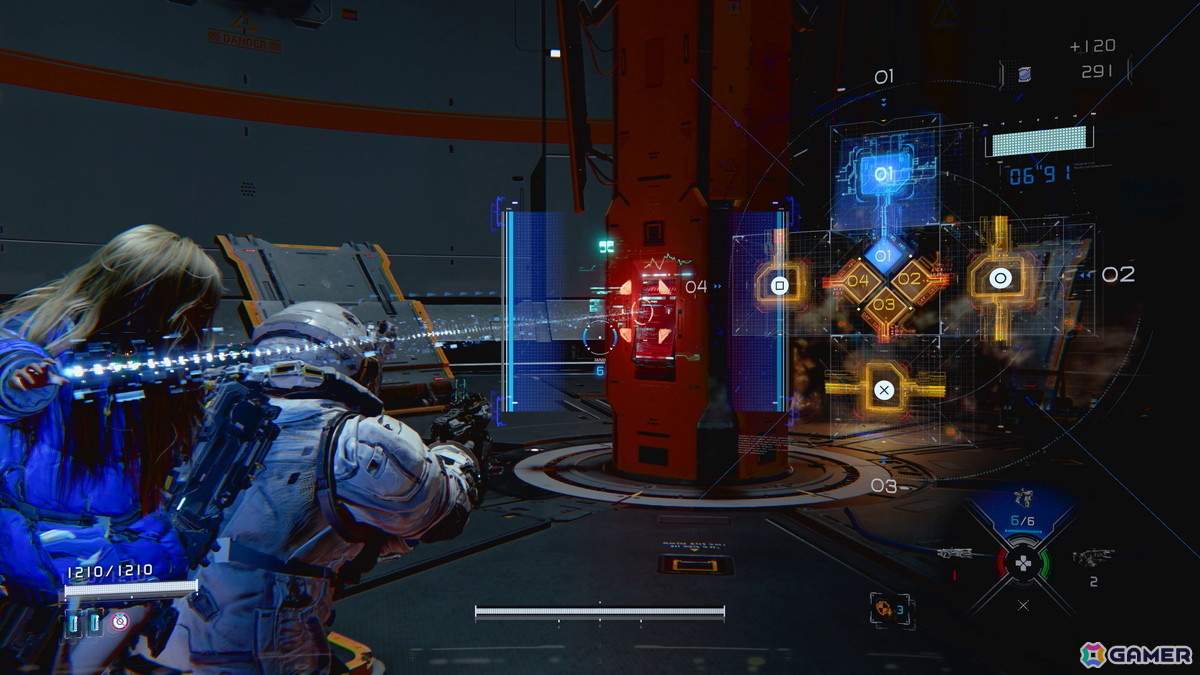Switch to the left weapon wheel rifle
This screenshot has height=675, width=1200.
(x=958, y=552)
